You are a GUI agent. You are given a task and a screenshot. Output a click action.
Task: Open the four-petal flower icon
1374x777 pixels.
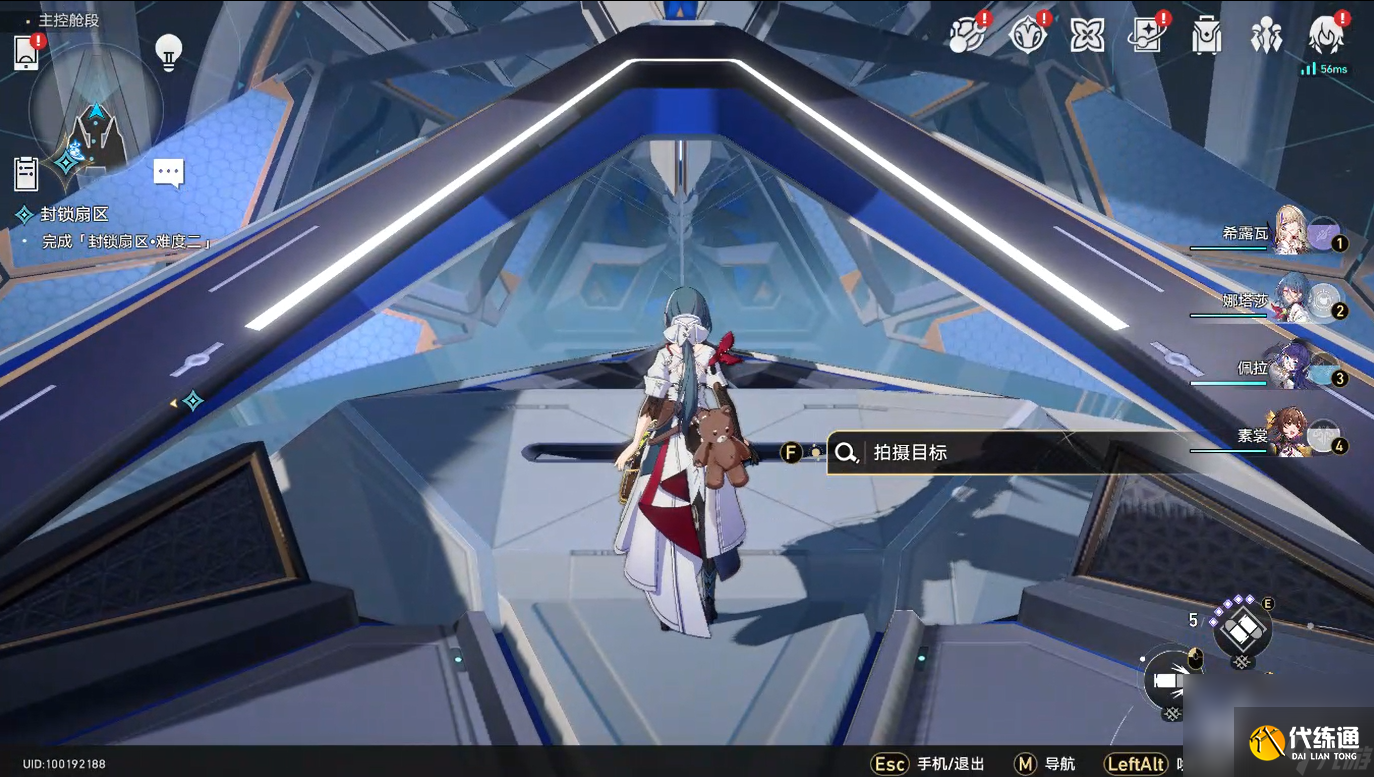tap(1087, 37)
